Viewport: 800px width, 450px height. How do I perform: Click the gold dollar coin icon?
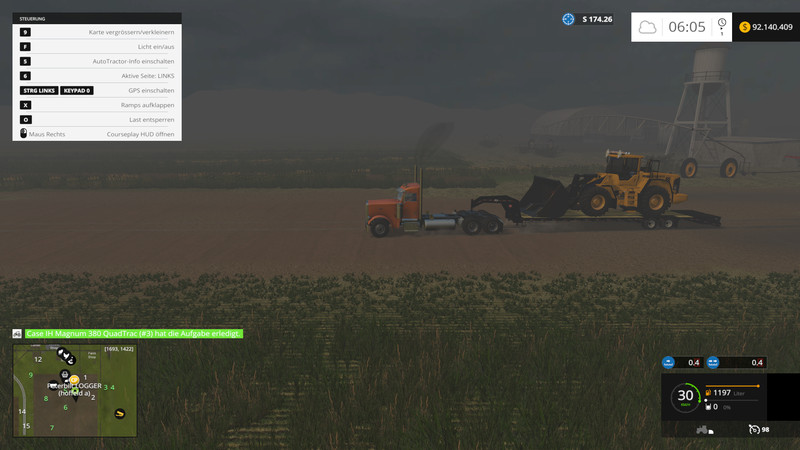745,27
